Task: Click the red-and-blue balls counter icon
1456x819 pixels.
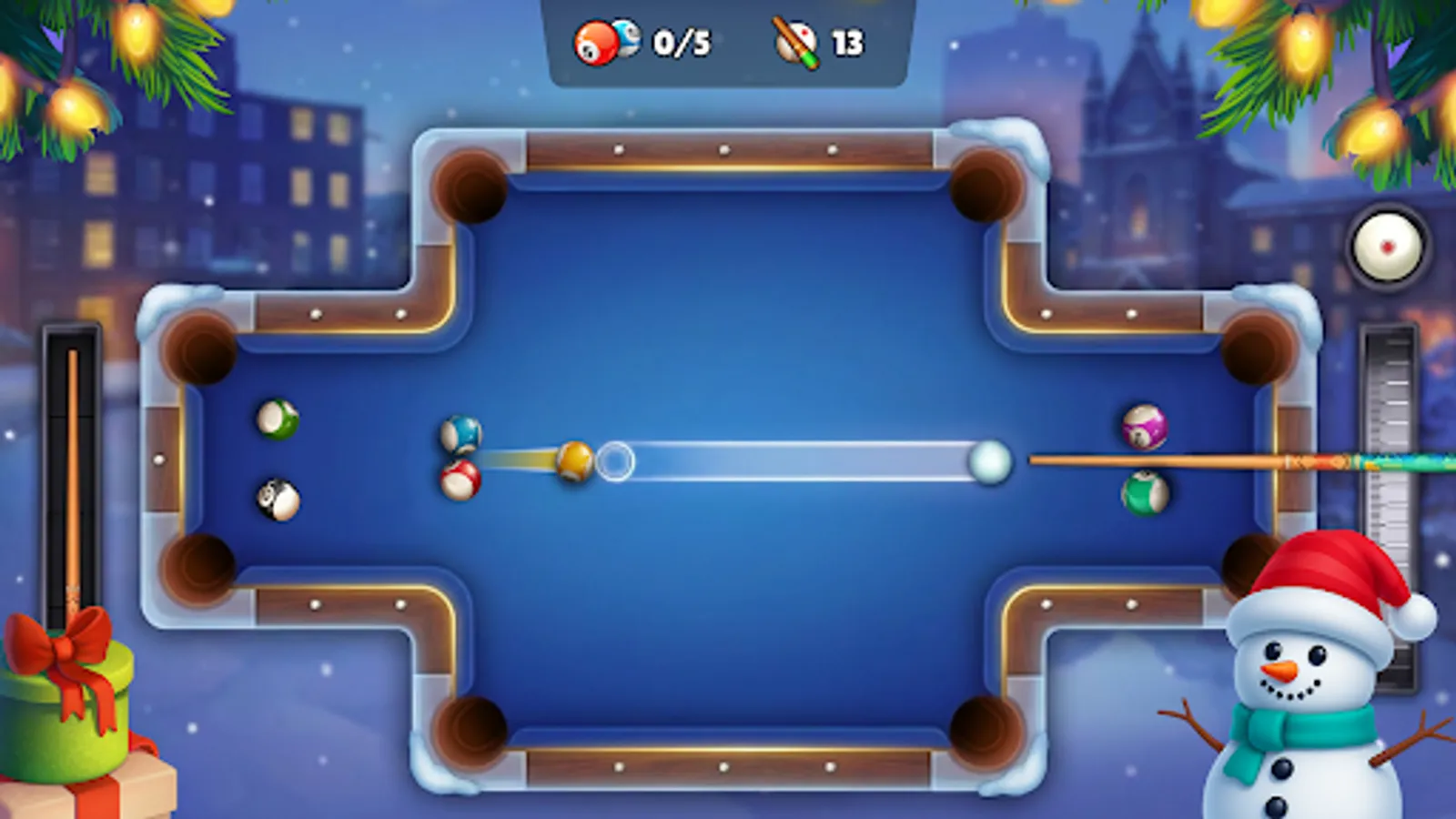Action: [603, 41]
